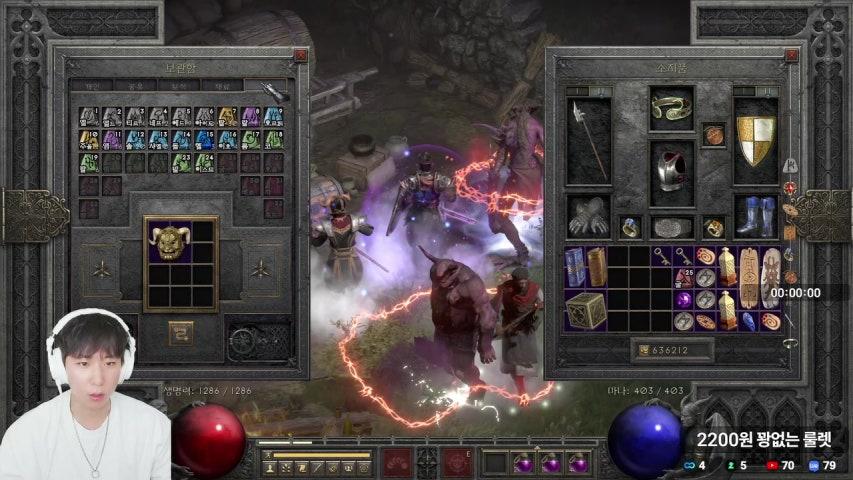853x480 pixels.
Task: Close the stash panel
Action: (x=301, y=56)
